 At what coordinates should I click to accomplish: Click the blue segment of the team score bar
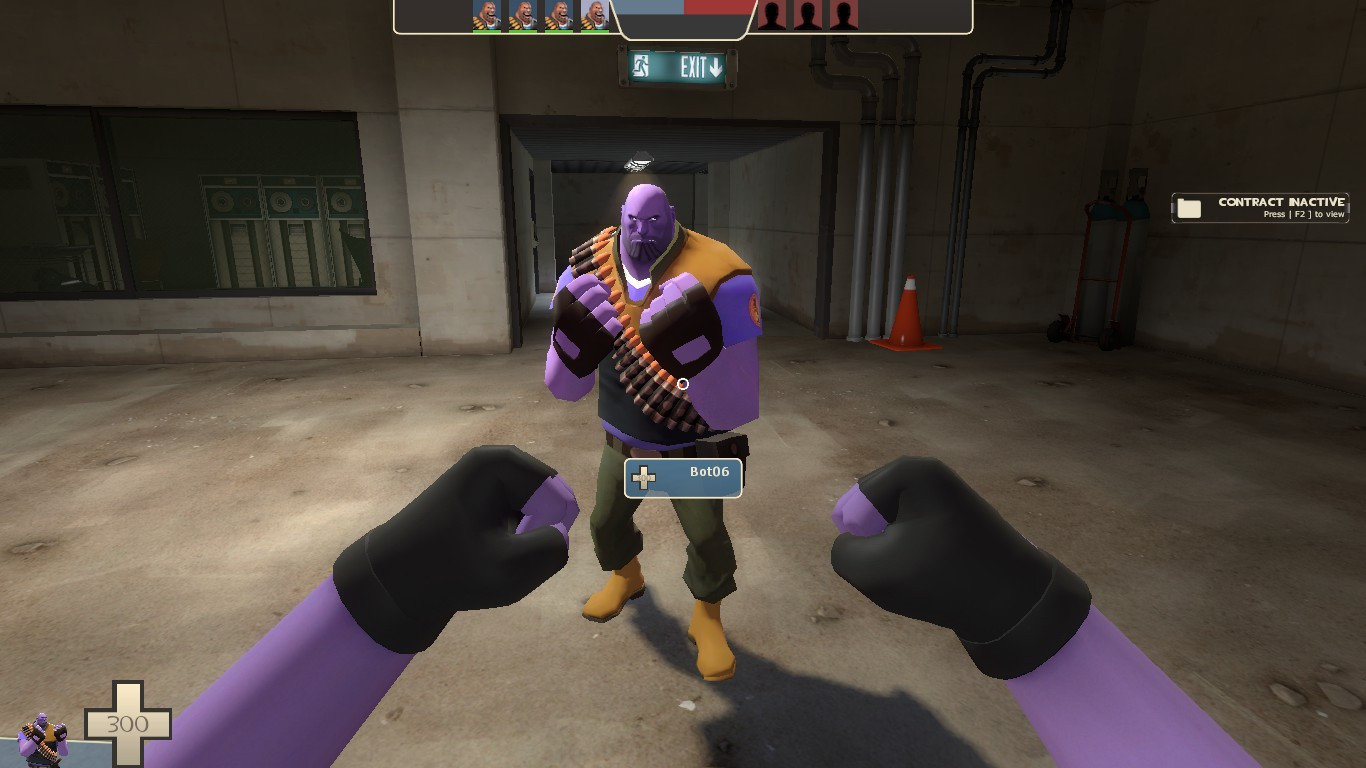coord(650,8)
